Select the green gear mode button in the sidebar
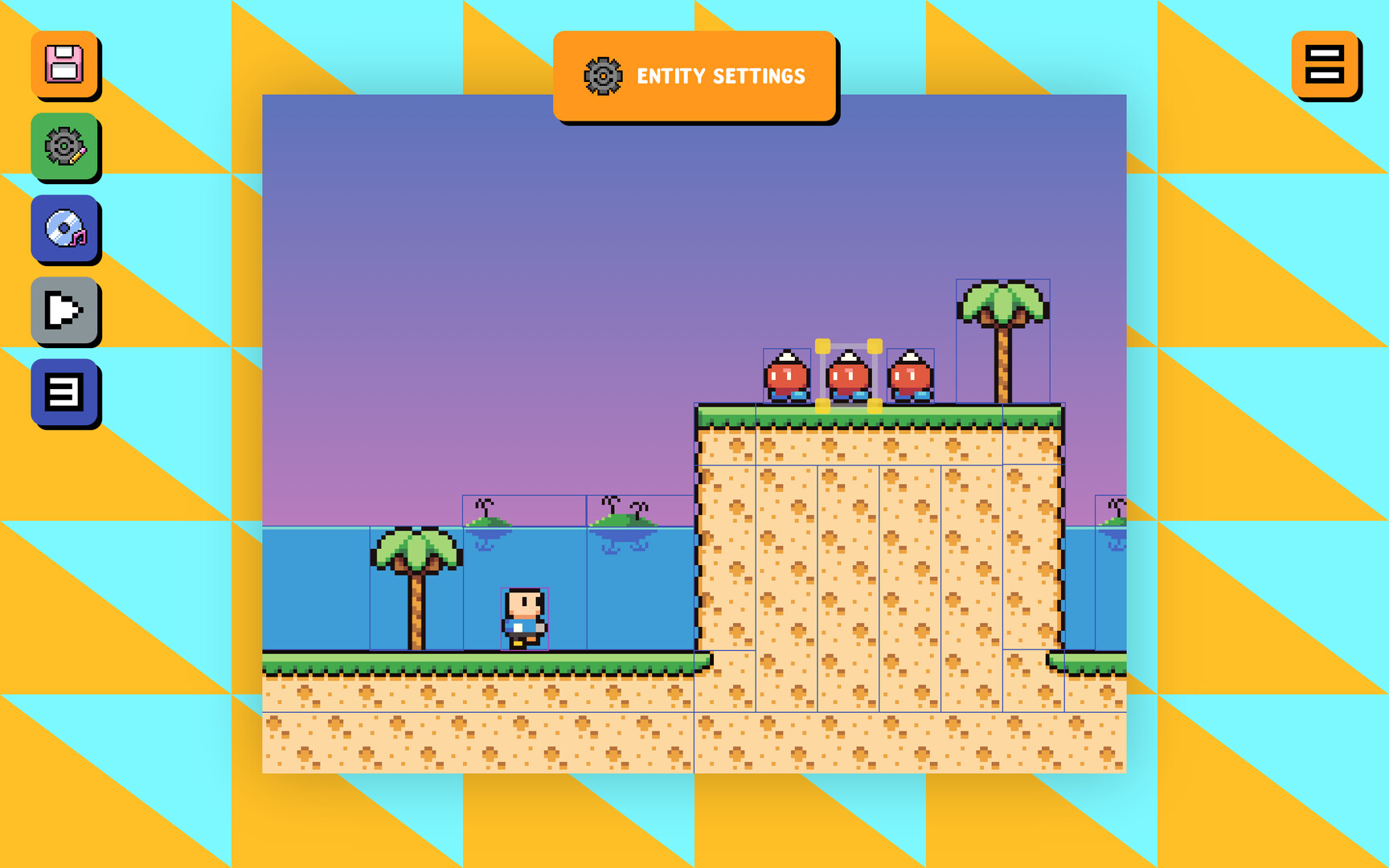This screenshot has width=1389, height=868. [x=65, y=148]
